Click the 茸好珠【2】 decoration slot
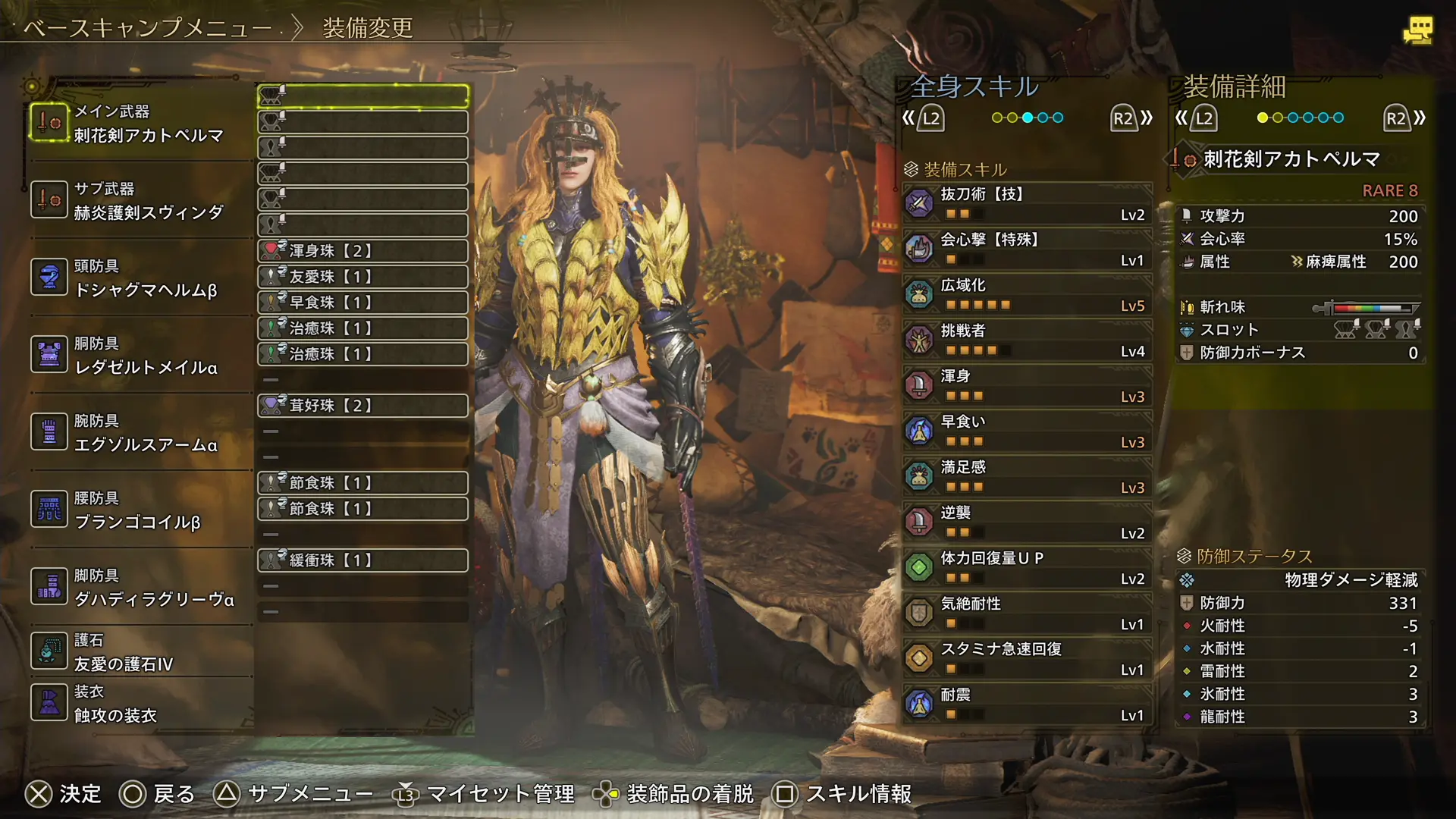 [362, 406]
